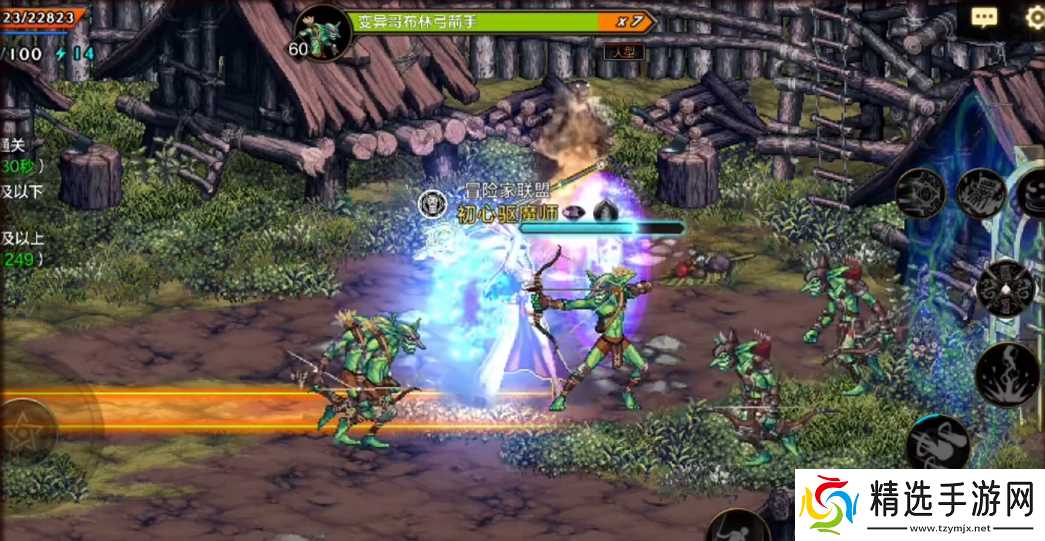
Task: Trigger the spiked circular skill with white center
Action: click(1004, 289)
